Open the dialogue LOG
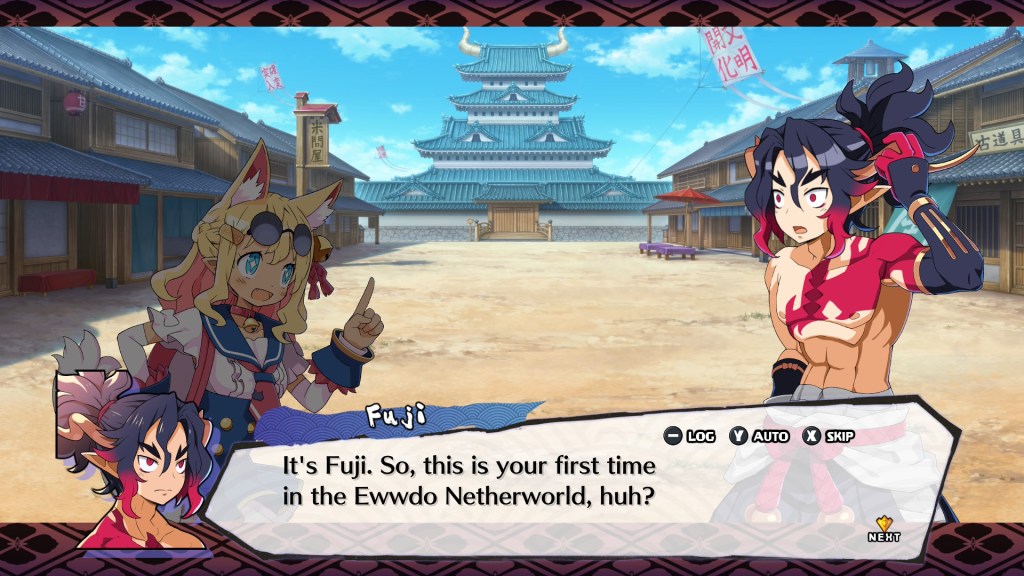 click(690, 436)
